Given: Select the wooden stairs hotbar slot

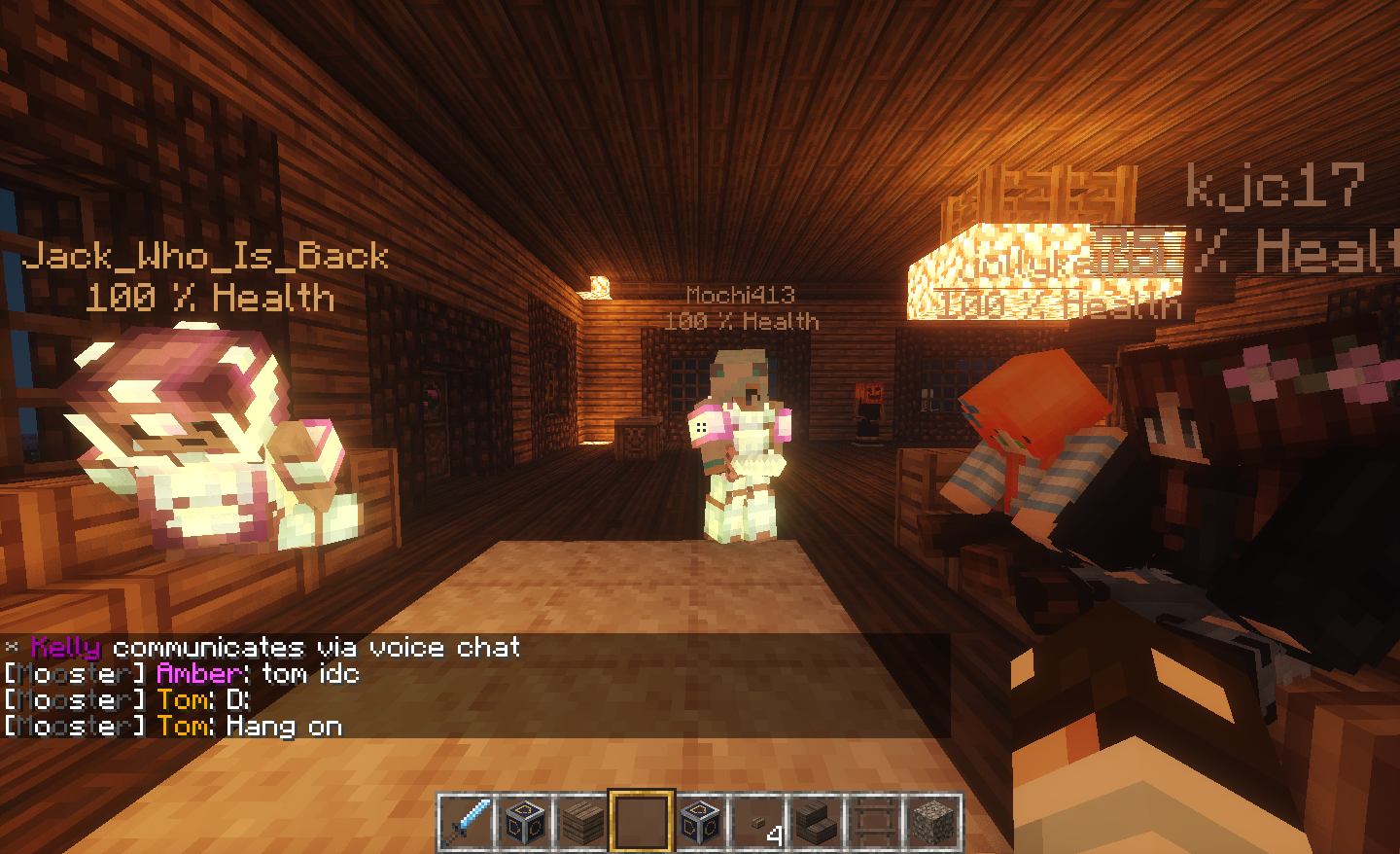Looking at the screenshot, I should pos(817,822).
